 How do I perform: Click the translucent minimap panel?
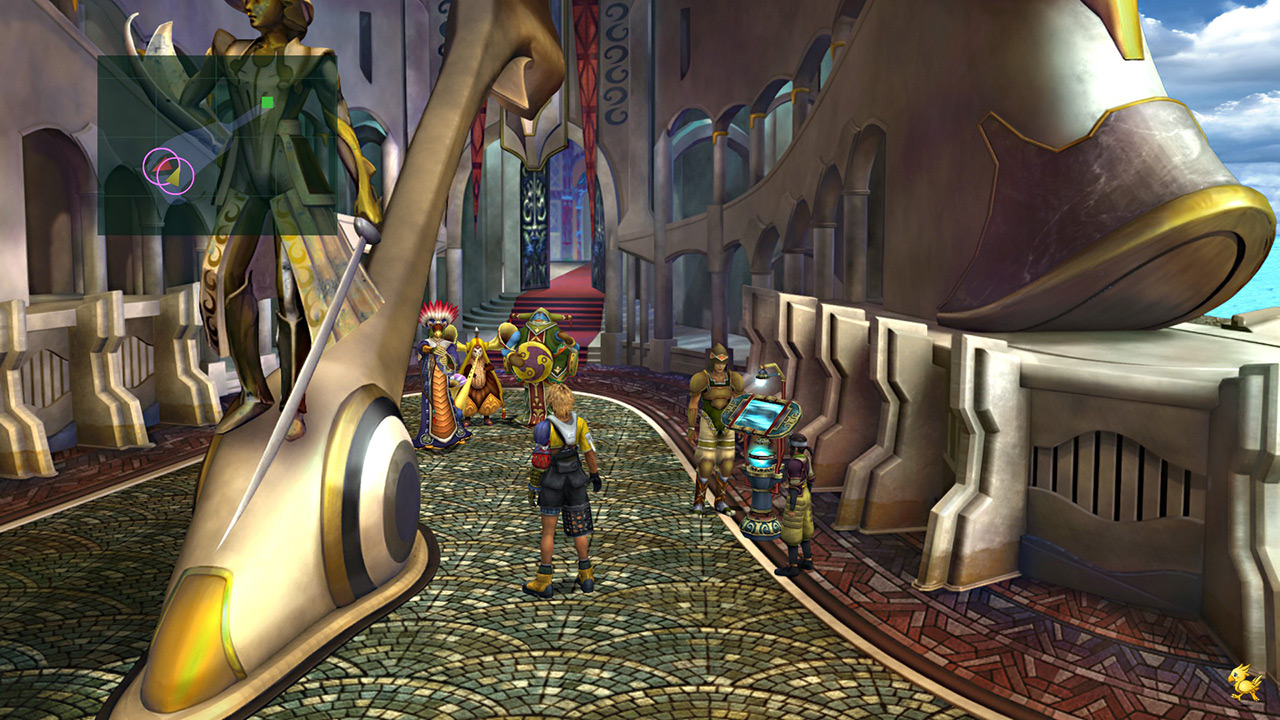click(217, 145)
